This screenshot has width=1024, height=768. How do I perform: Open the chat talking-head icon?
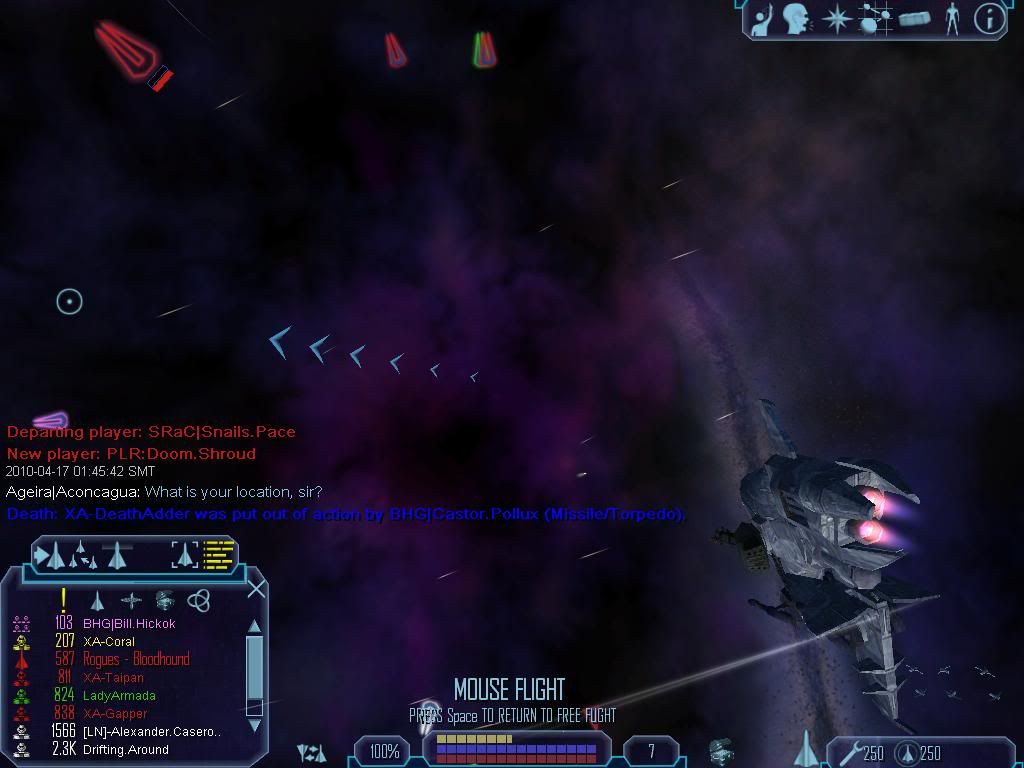click(x=797, y=19)
